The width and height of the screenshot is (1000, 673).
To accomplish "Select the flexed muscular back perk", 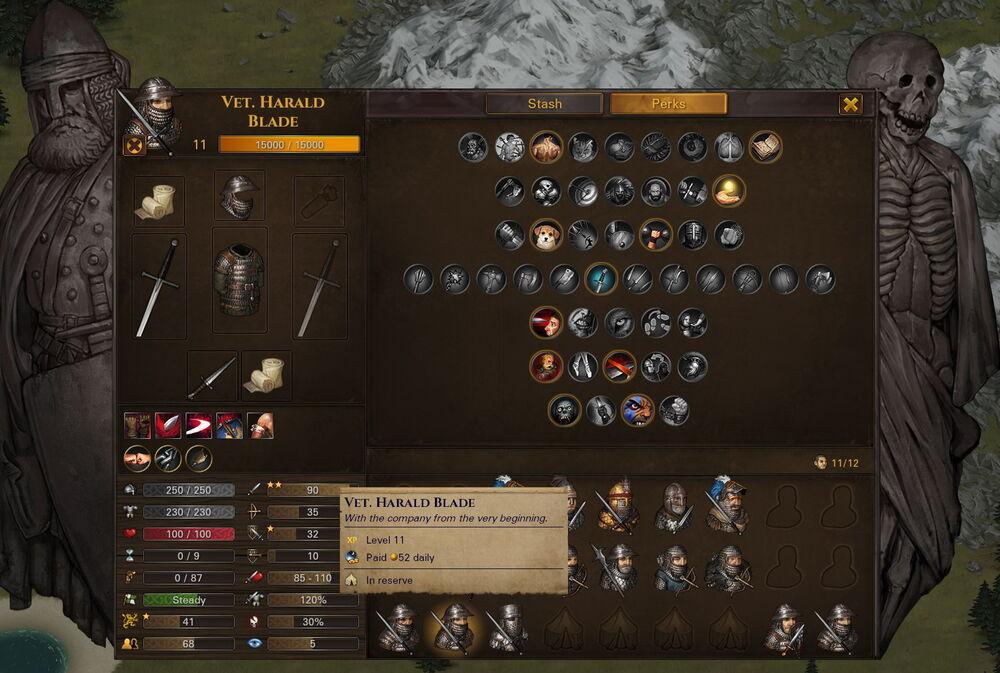I will (546, 147).
